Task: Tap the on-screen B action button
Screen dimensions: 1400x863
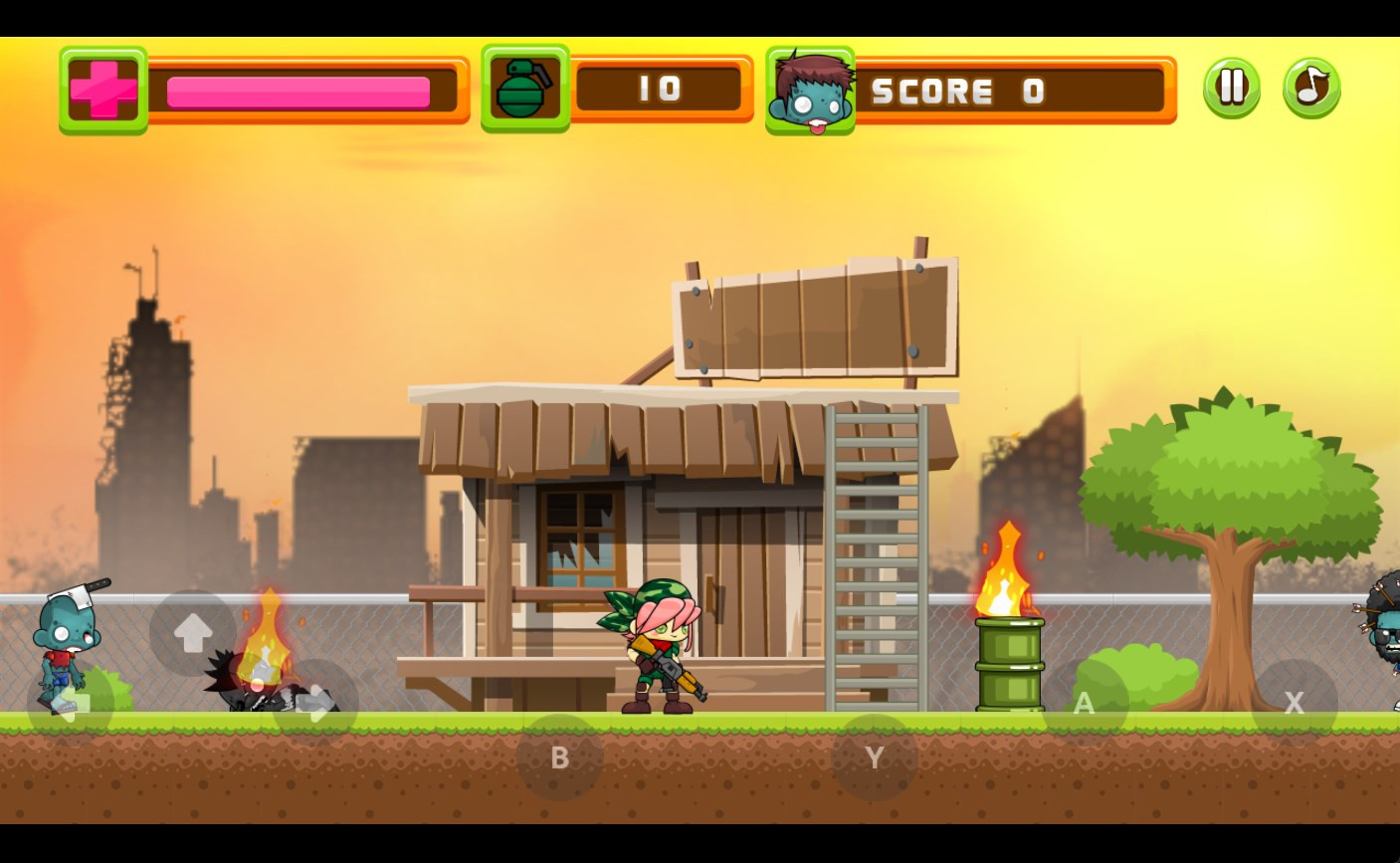Action: [559, 757]
